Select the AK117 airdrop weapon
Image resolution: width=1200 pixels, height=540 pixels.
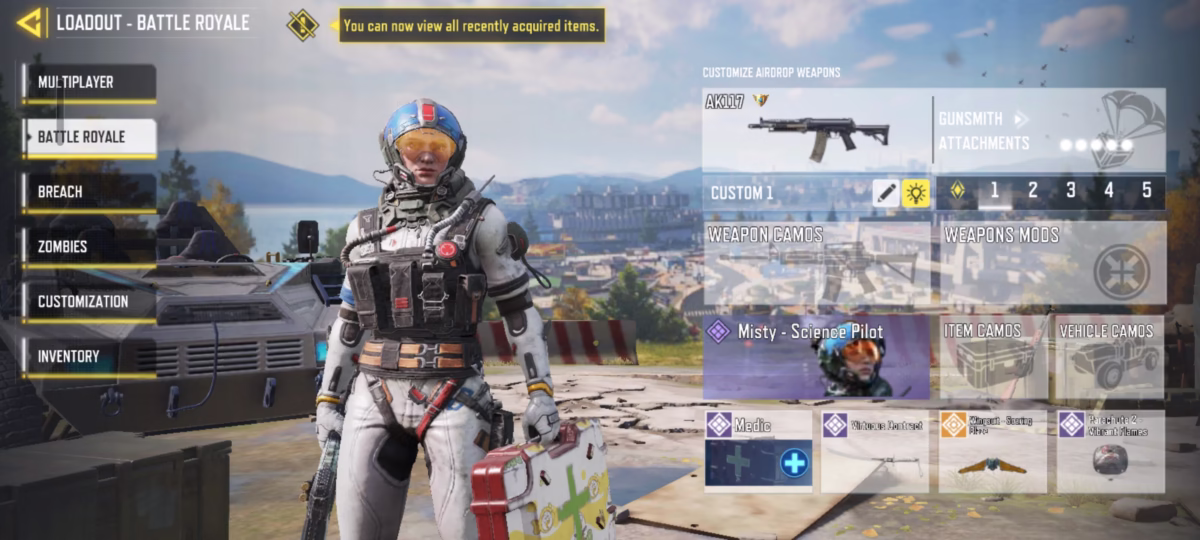coord(816,130)
